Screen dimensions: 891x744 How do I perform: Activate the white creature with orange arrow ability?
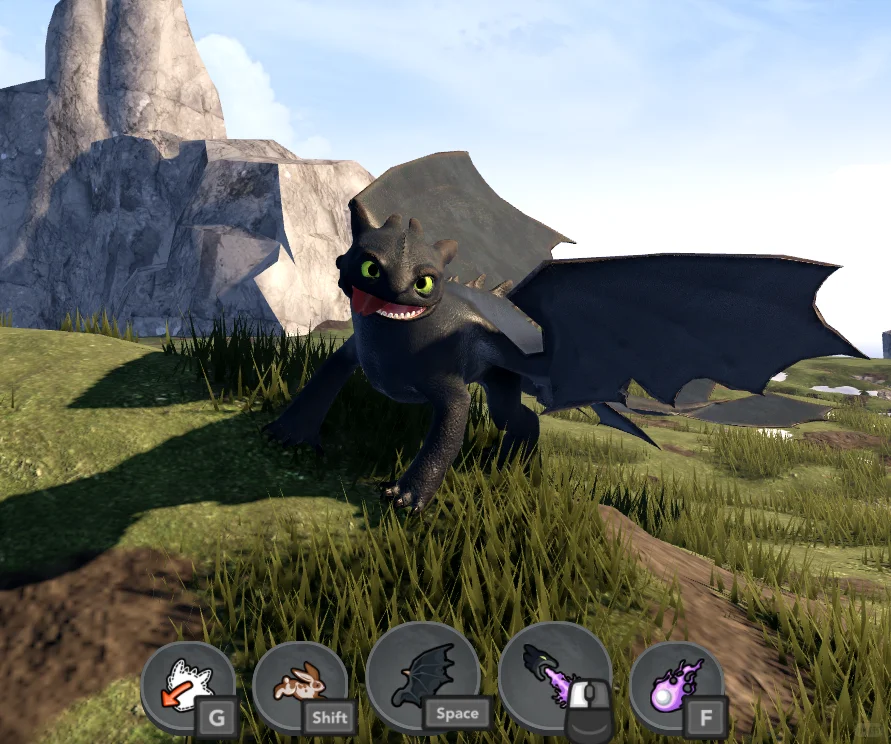tap(188, 687)
